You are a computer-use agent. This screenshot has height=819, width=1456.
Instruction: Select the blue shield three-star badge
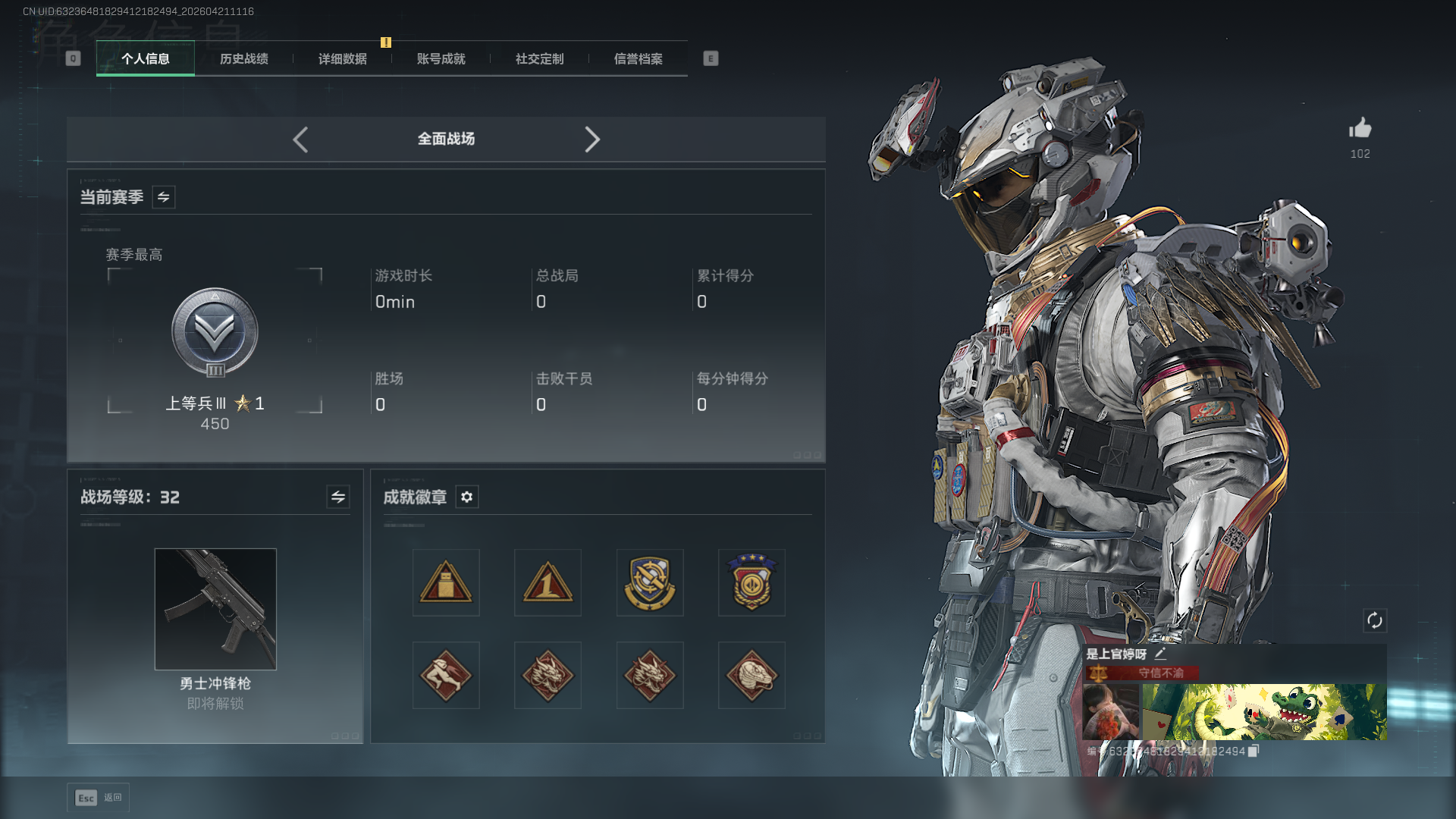pos(752,582)
